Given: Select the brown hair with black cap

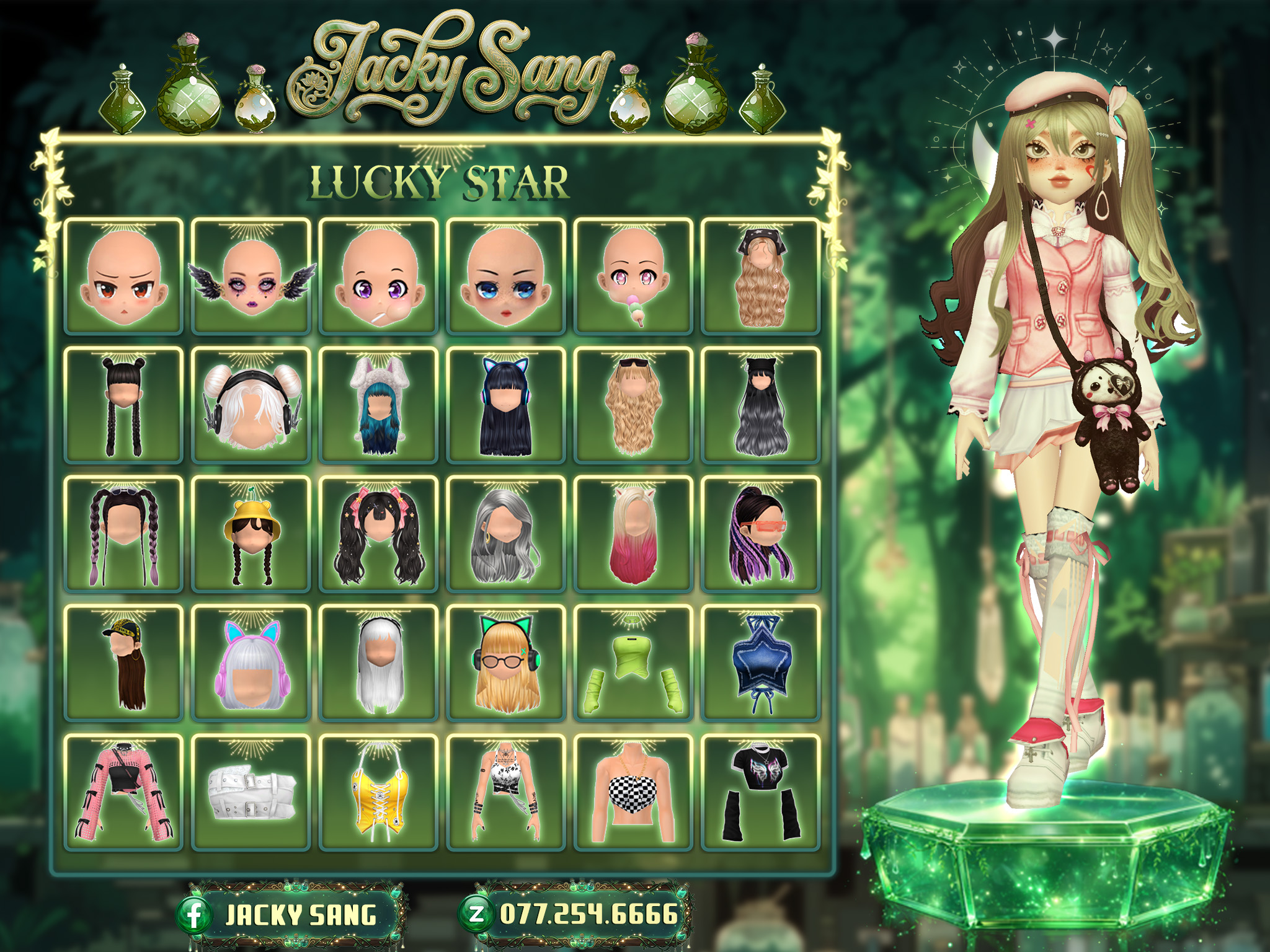Looking at the screenshot, I should (x=123, y=663).
